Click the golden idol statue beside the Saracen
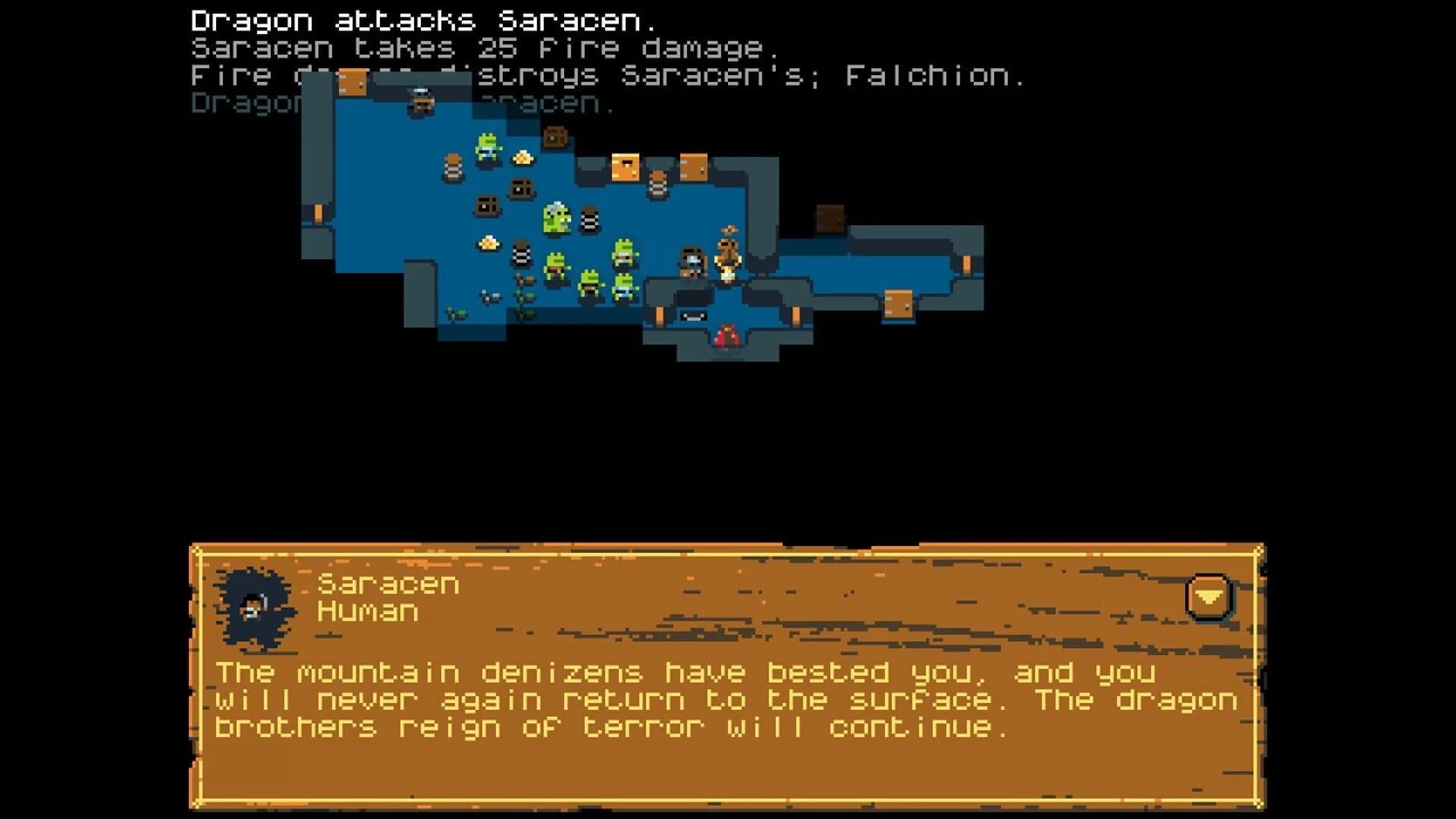 click(728, 259)
